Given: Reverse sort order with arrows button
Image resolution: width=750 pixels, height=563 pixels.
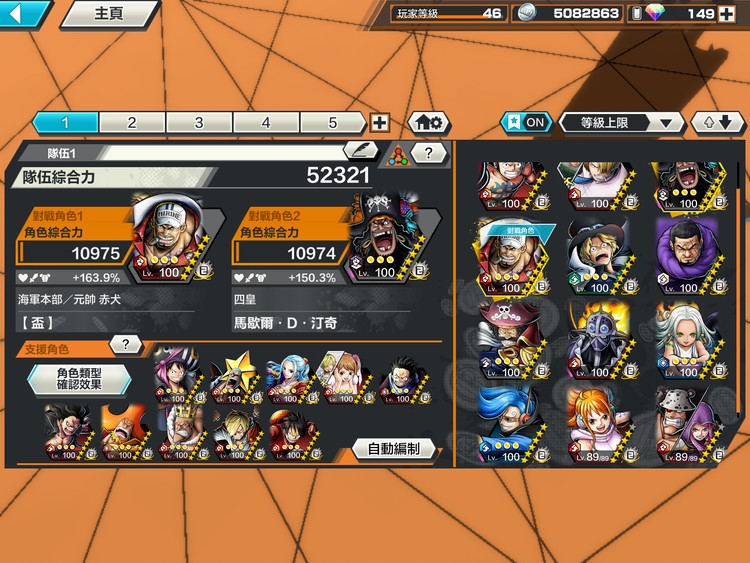Looking at the screenshot, I should 717,122.
